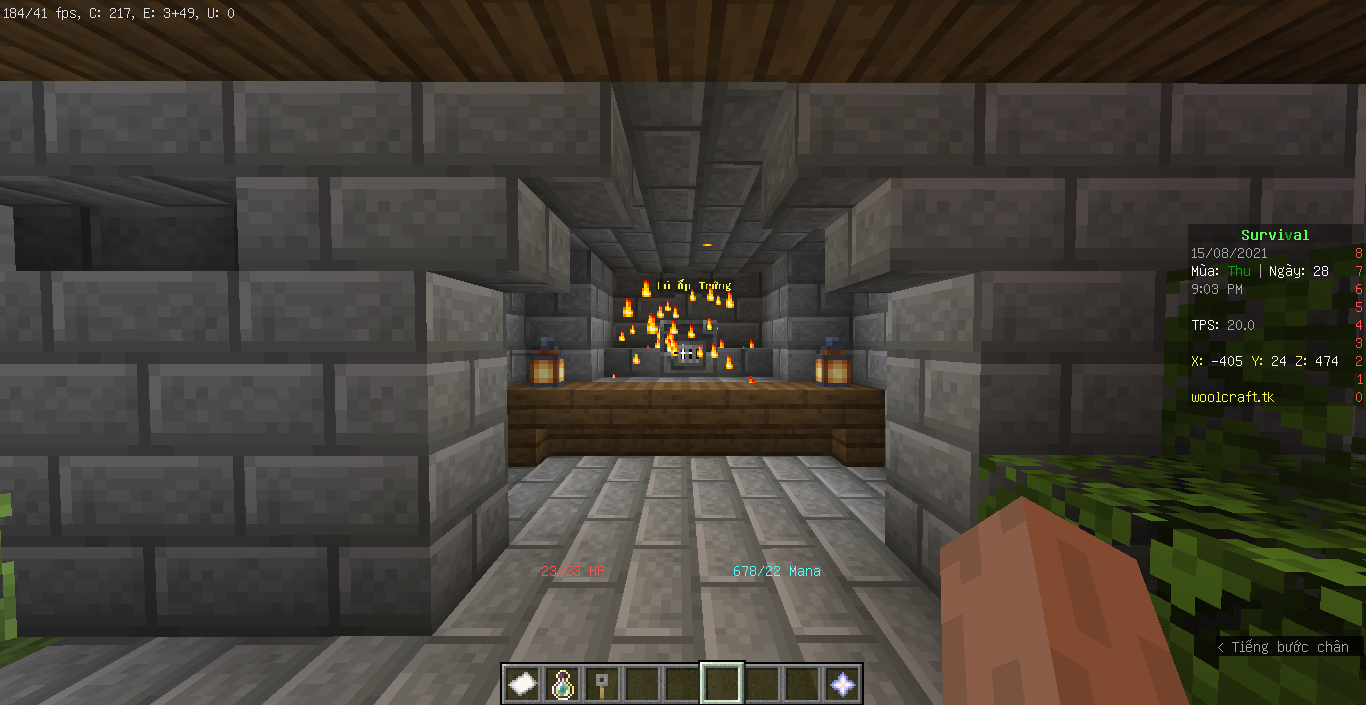Select the nether star hotbar slot
This screenshot has width=1366, height=705.
tap(842, 684)
